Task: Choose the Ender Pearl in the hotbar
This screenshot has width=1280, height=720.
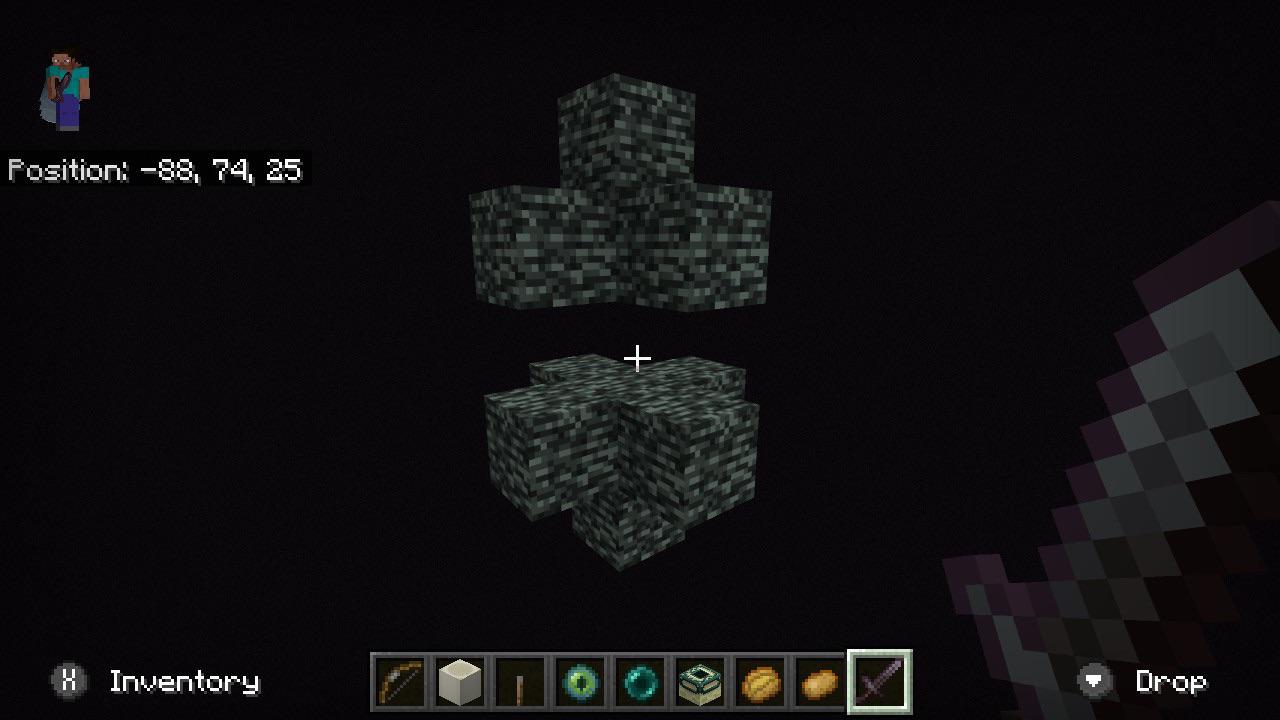Action: [x=639, y=681]
